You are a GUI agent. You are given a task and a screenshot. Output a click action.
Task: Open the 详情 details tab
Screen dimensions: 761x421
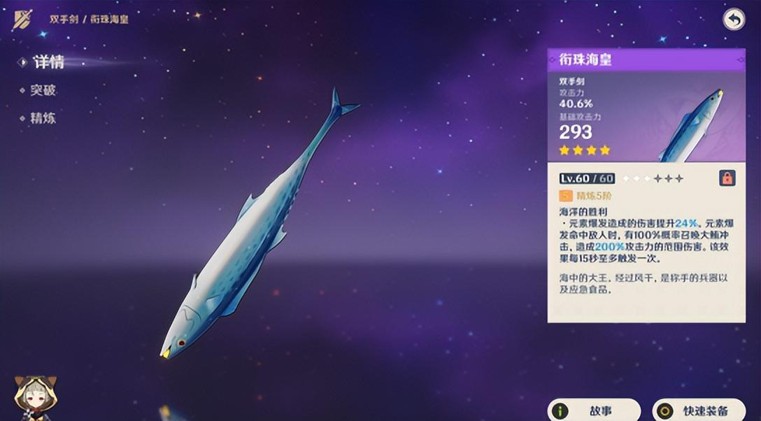pos(47,62)
